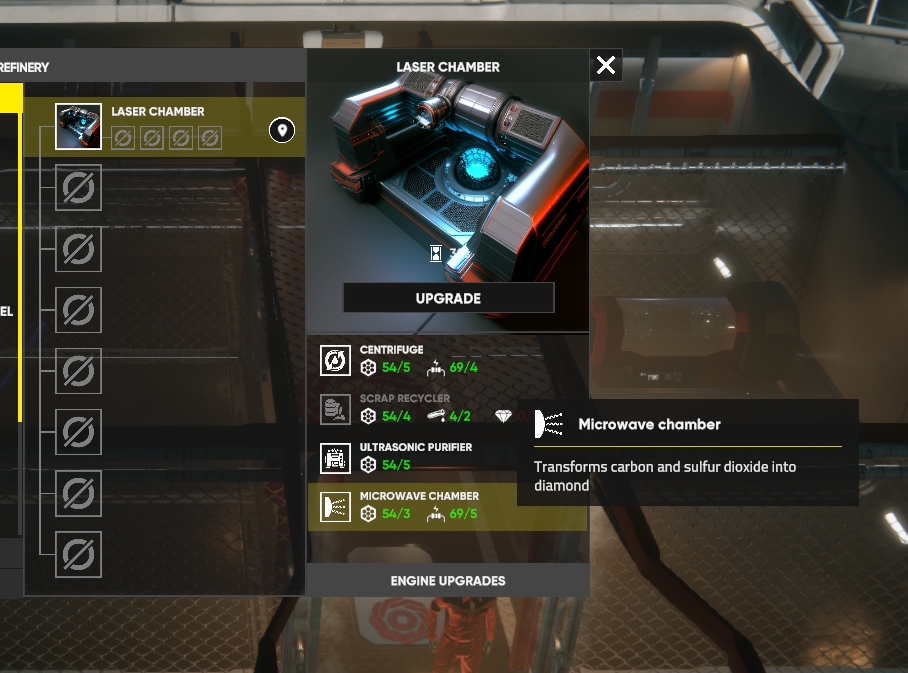Select the Laser Chamber tree row
908x673 pixels.
pyautogui.click(x=160, y=128)
